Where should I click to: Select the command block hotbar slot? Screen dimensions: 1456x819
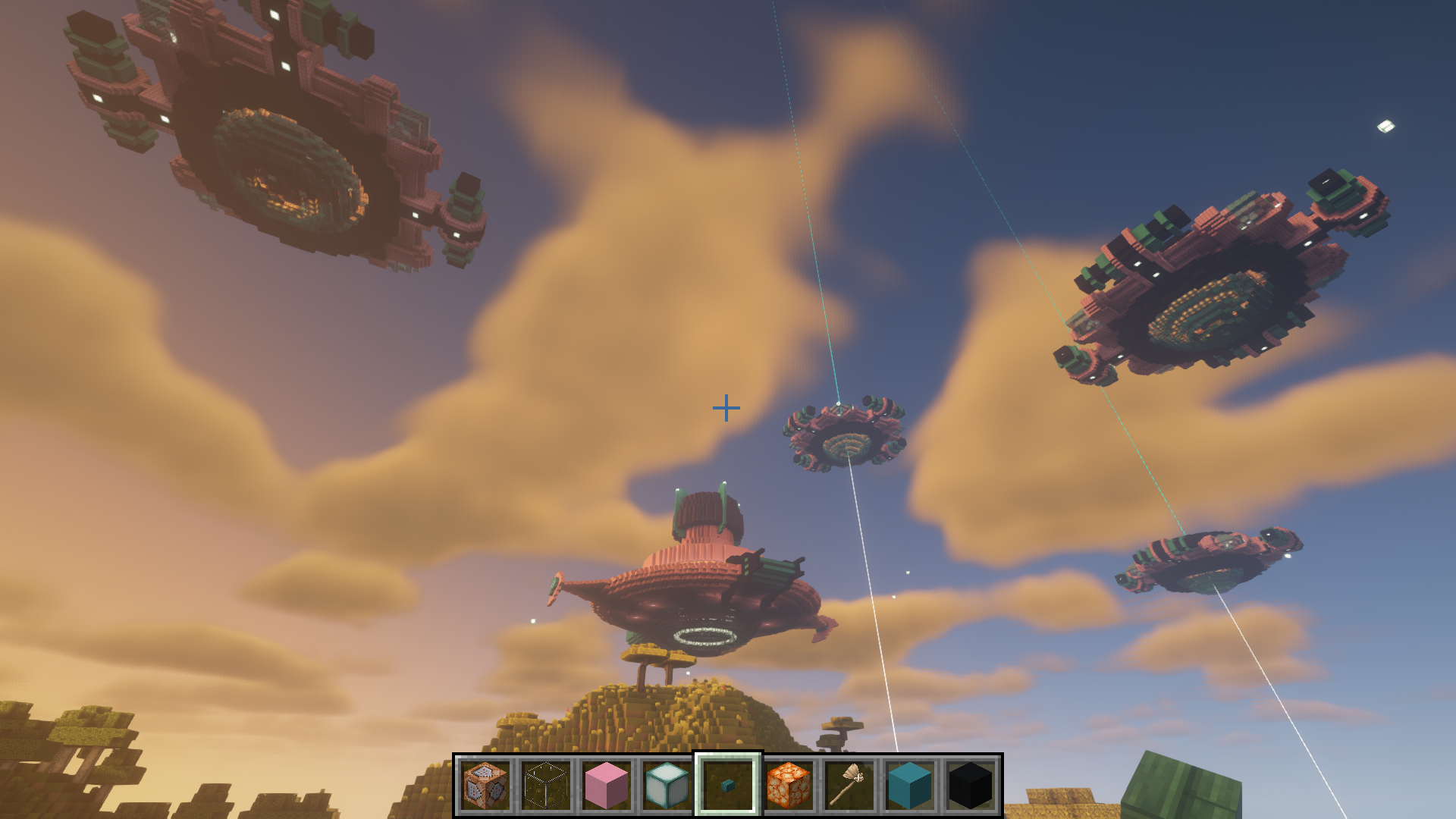pyautogui.click(x=485, y=786)
